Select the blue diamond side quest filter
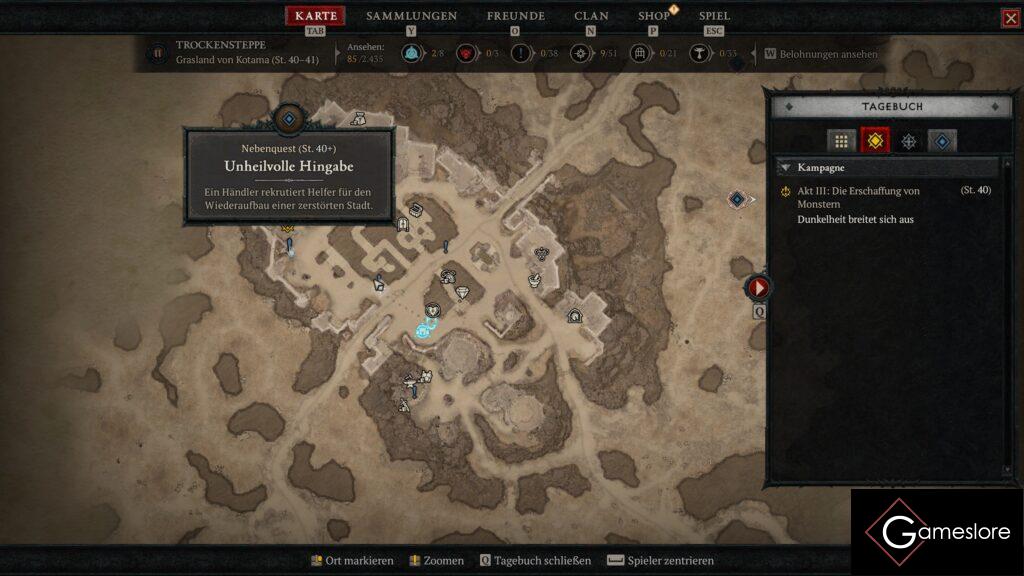Screen dimensions: 1024x576 [942, 141]
